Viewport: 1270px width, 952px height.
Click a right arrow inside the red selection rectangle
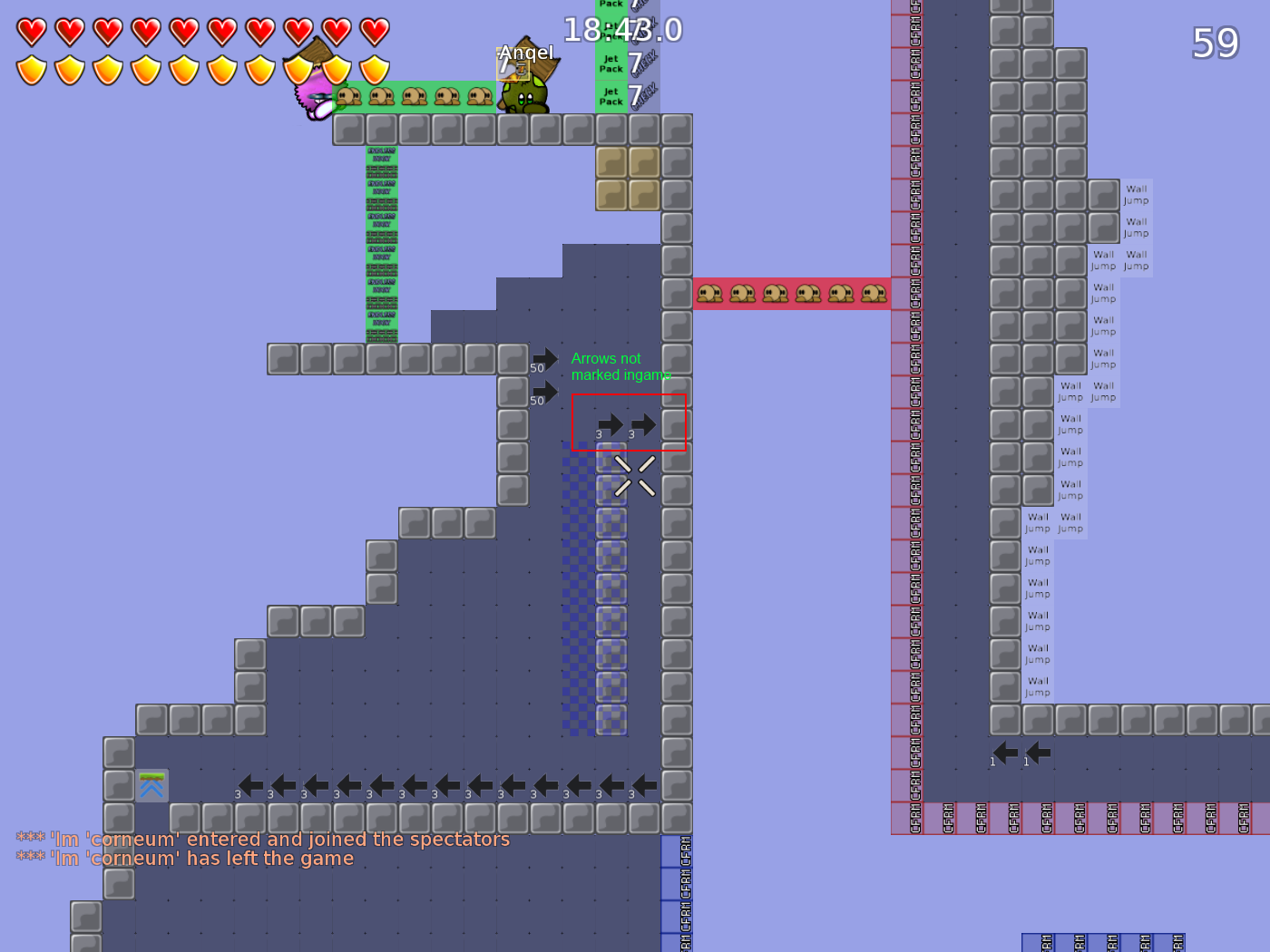(x=610, y=423)
